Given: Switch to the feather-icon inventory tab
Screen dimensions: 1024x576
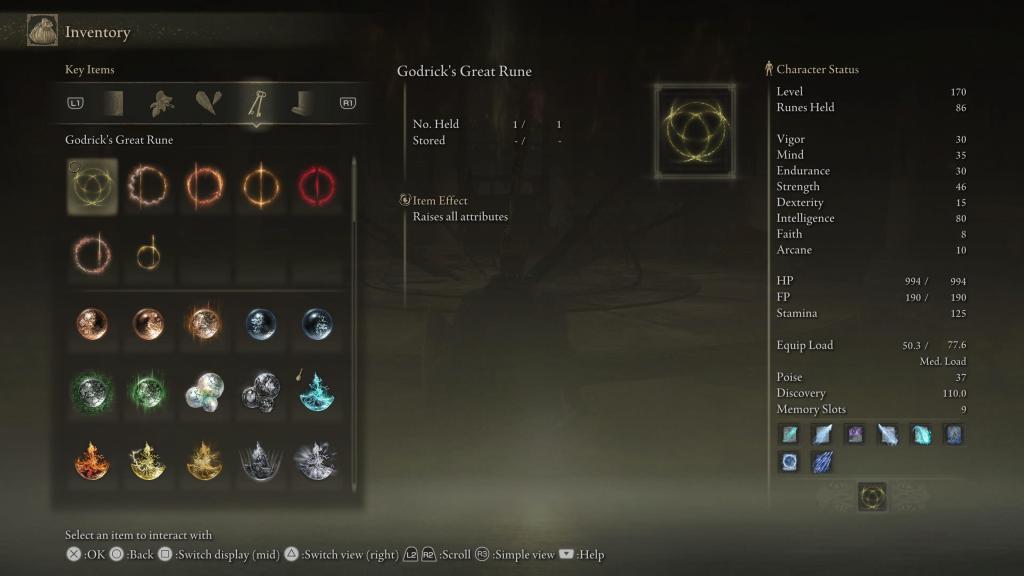Looking at the screenshot, I should click(x=209, y=103).
